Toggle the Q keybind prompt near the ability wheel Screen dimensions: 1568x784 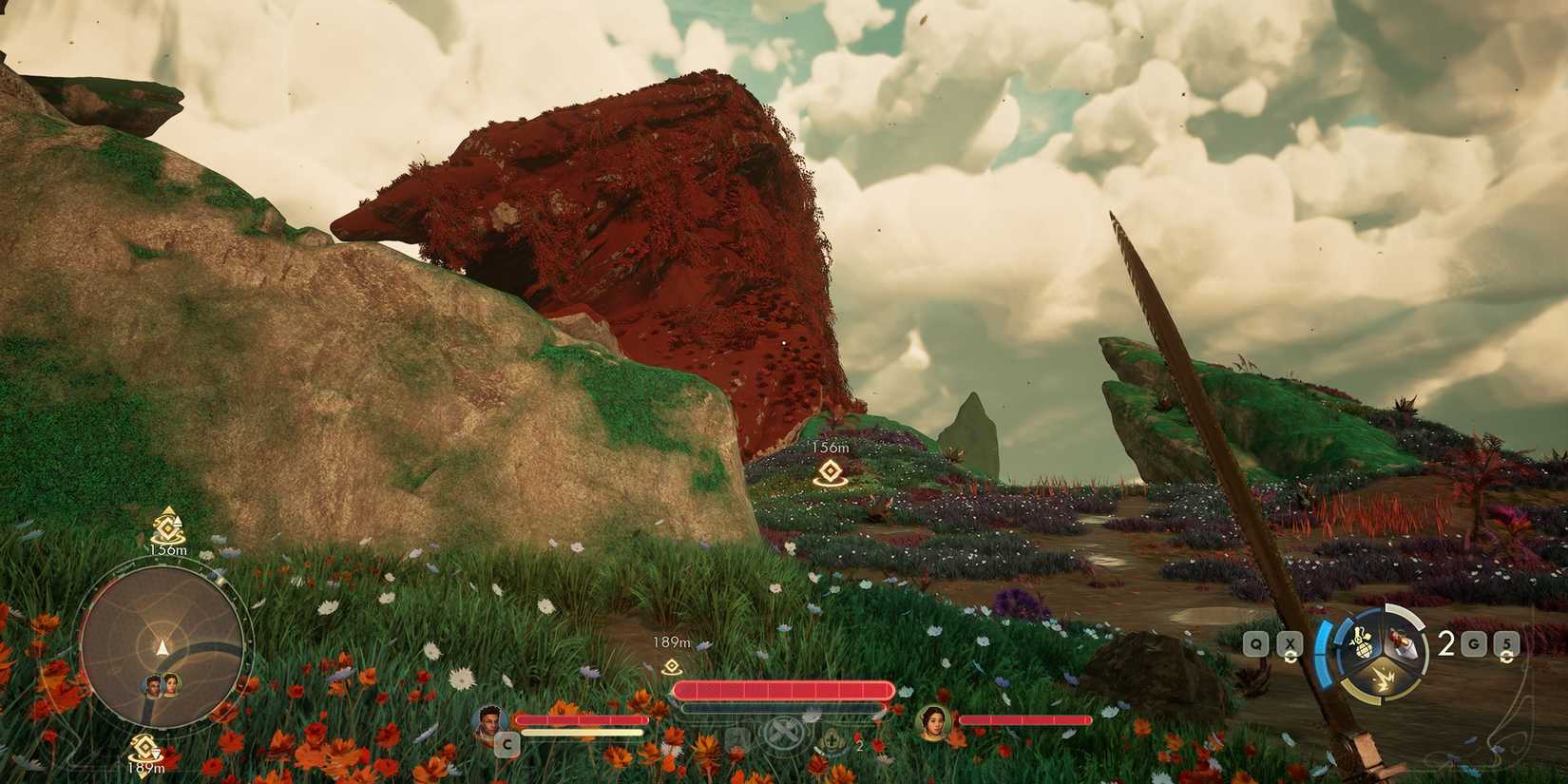click(1257, 642)
